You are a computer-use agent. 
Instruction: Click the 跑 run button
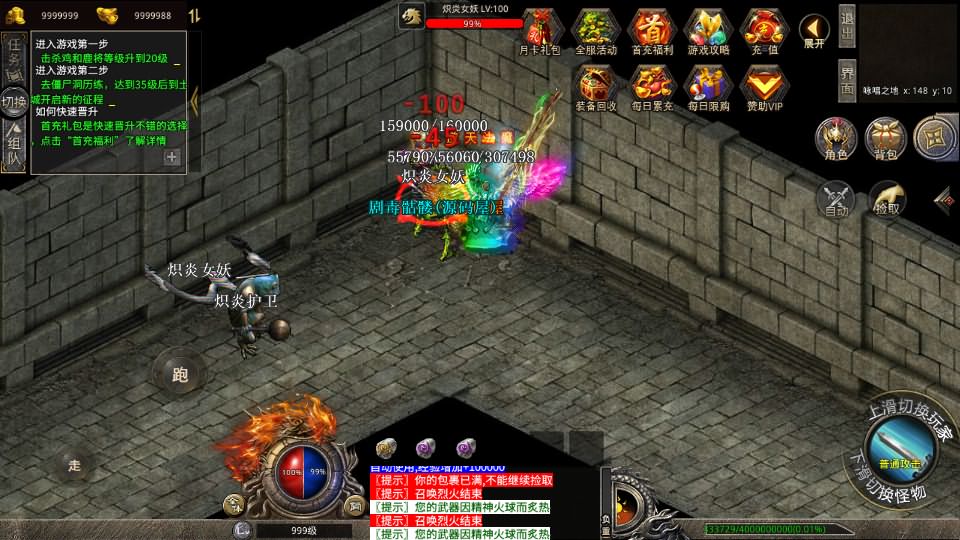180,375
